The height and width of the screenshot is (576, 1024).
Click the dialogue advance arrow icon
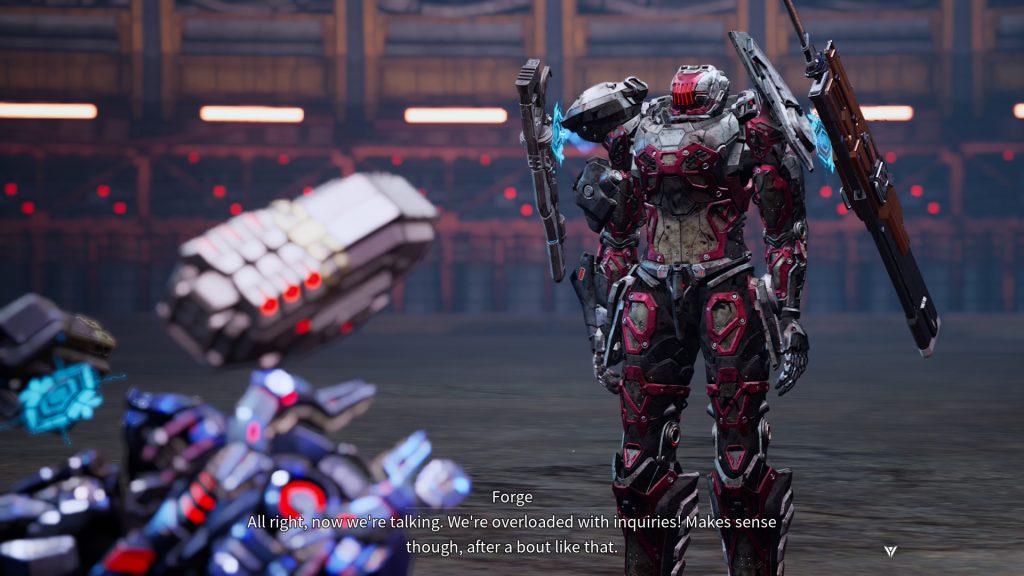click(x=890, y=551)
